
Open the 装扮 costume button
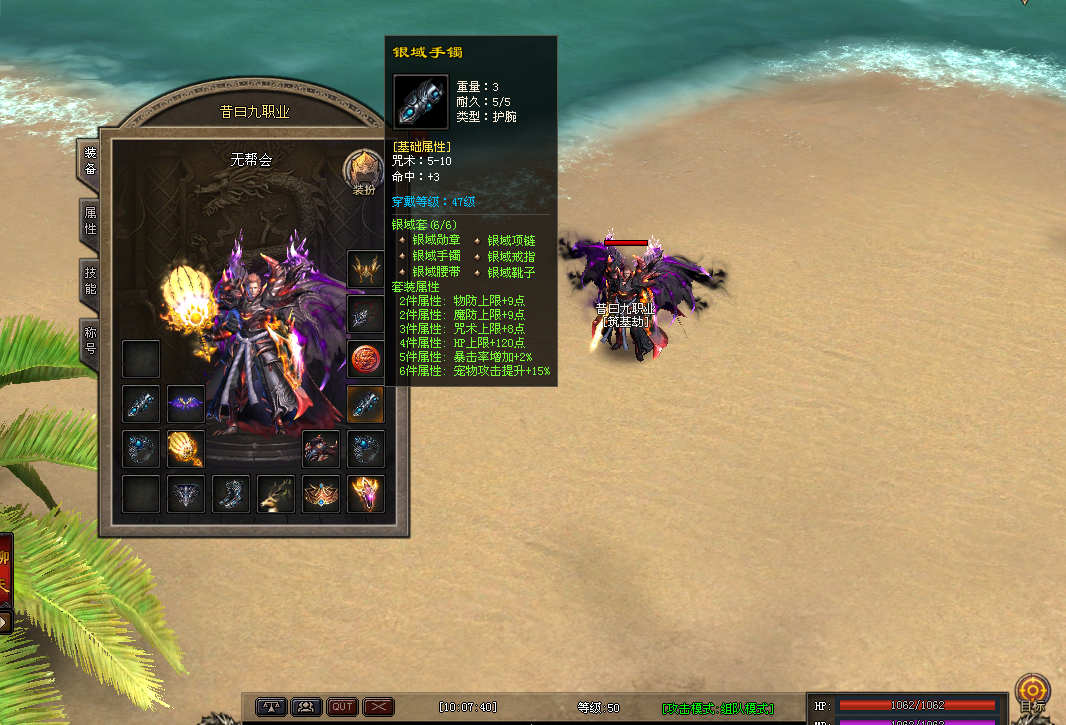point(363,172)
